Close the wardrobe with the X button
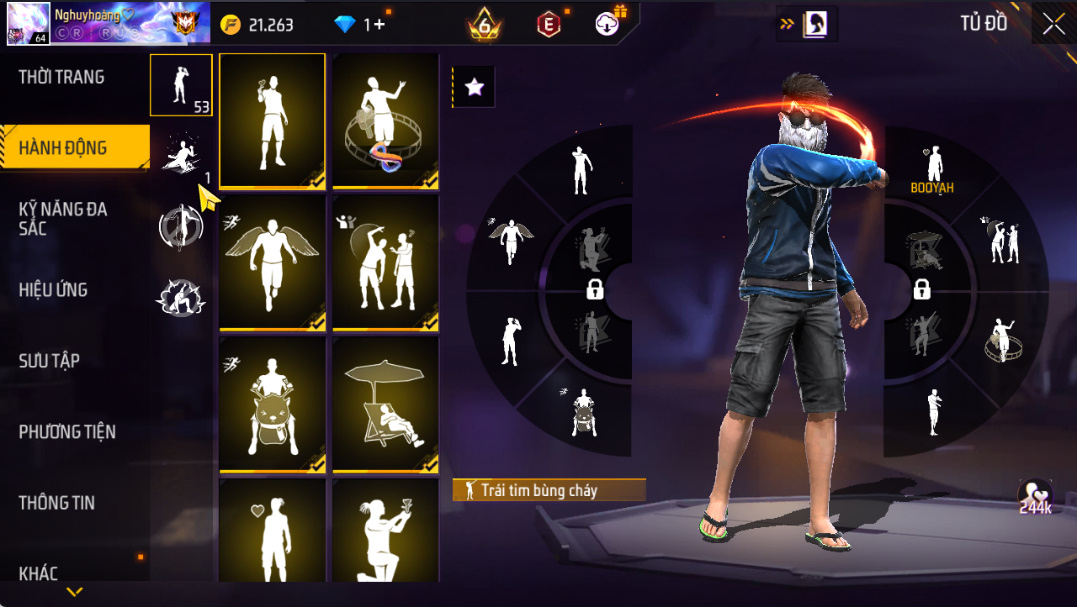Viewport: 1077px width, 607px height. point(1053,25)
